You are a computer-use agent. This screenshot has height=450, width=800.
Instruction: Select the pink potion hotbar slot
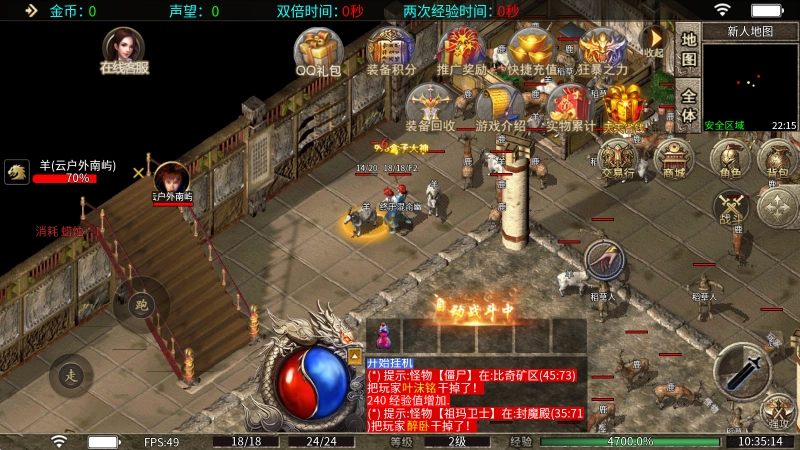pyautogui.click(x=382, y=333)
